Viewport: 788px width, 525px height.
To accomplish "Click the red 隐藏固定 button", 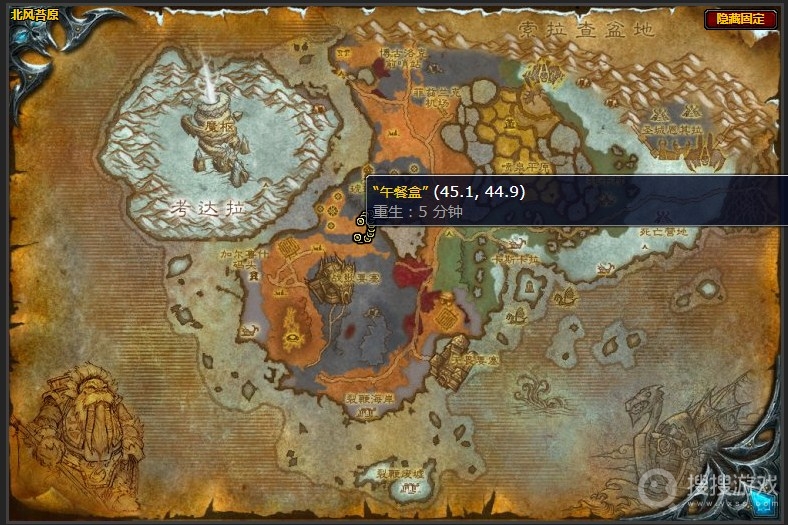I will click(740, 18).
